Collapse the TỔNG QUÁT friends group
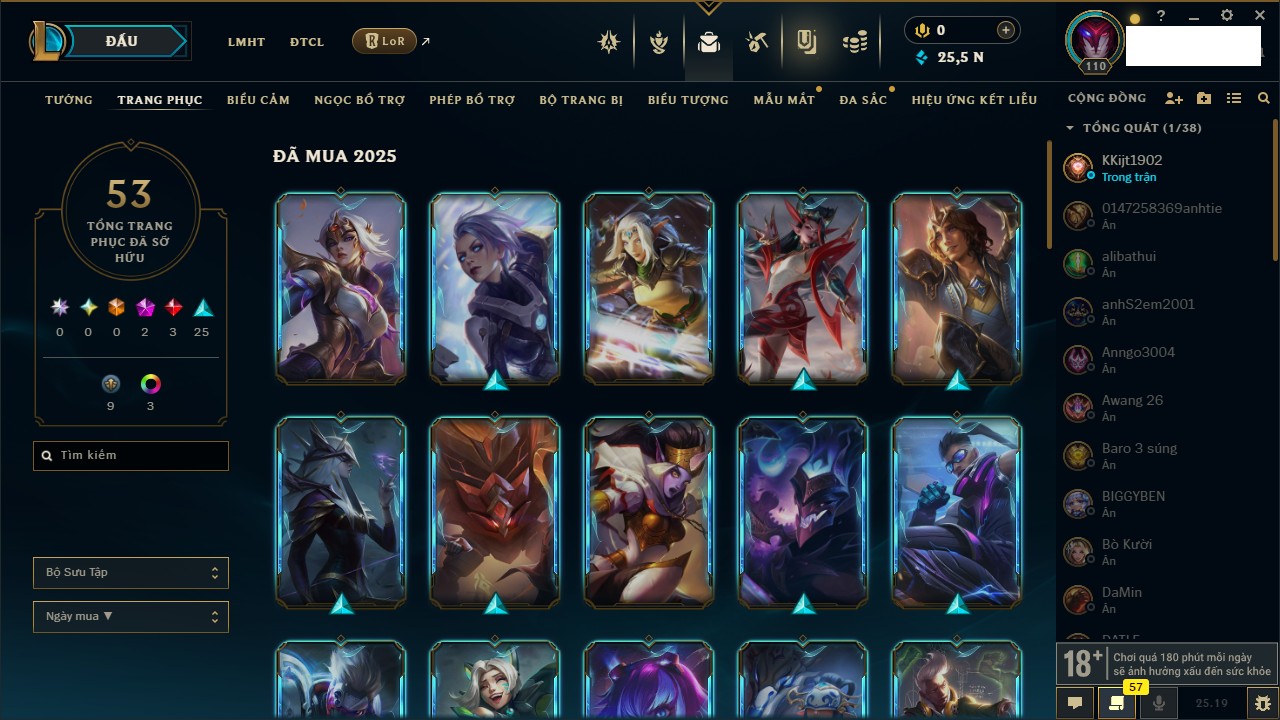1280x720 pixels. click(x=1070, y=128)
